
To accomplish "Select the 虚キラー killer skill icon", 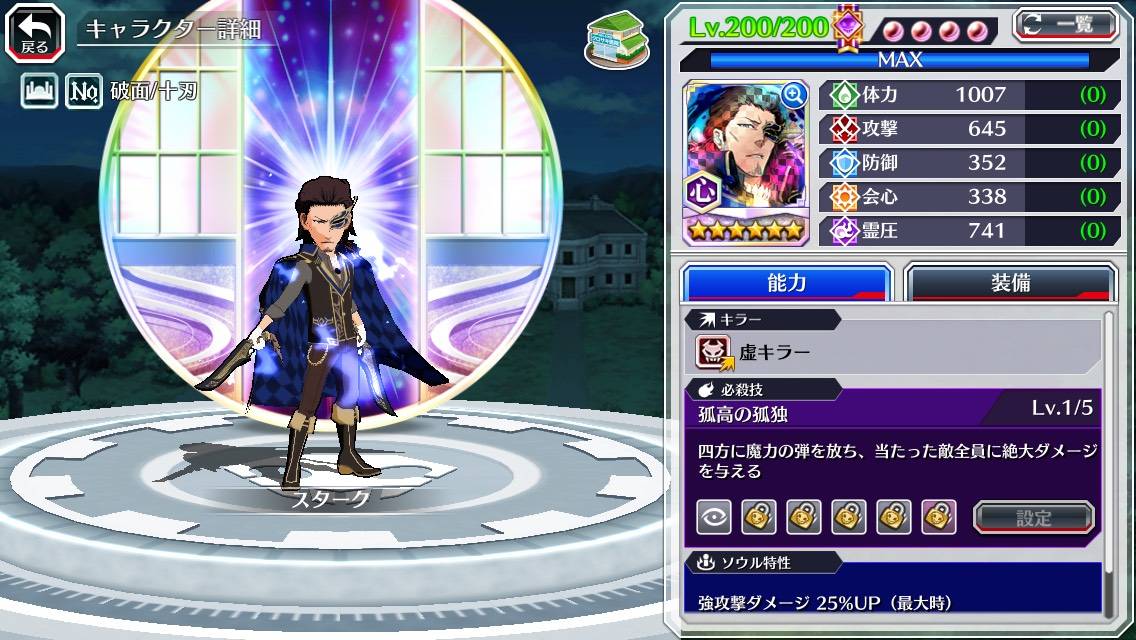I will point(715,352).
